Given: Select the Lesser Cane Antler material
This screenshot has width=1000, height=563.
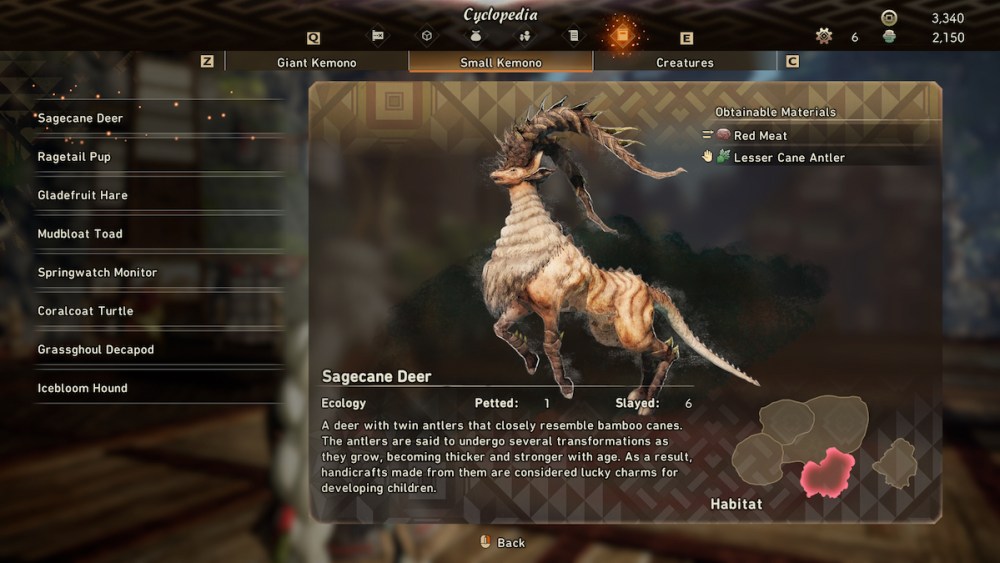Looking at the screenshot, I should pos(788,157).
